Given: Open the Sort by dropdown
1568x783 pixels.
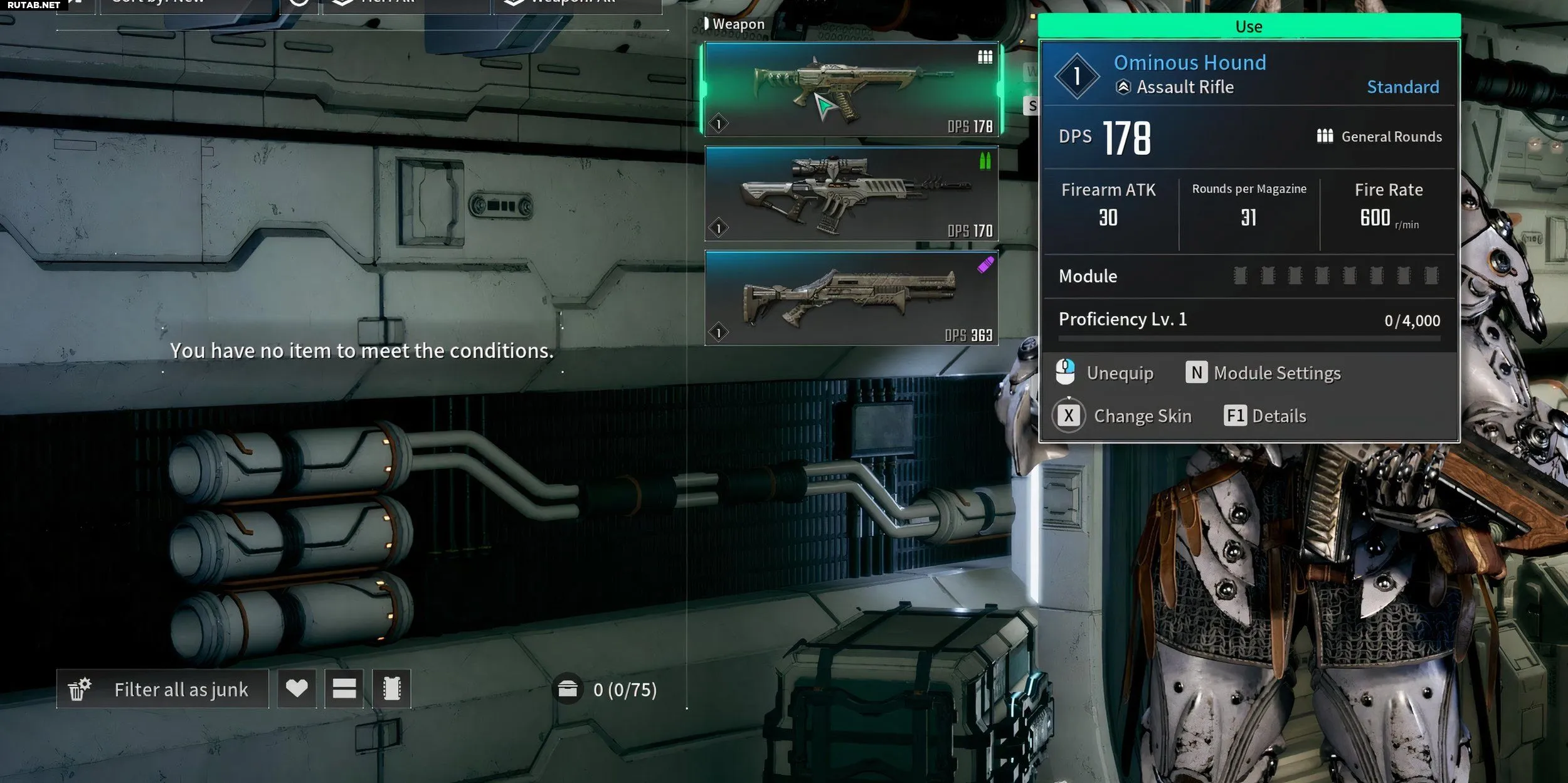Looking at the screenshot, I should (x=188, y=5).
